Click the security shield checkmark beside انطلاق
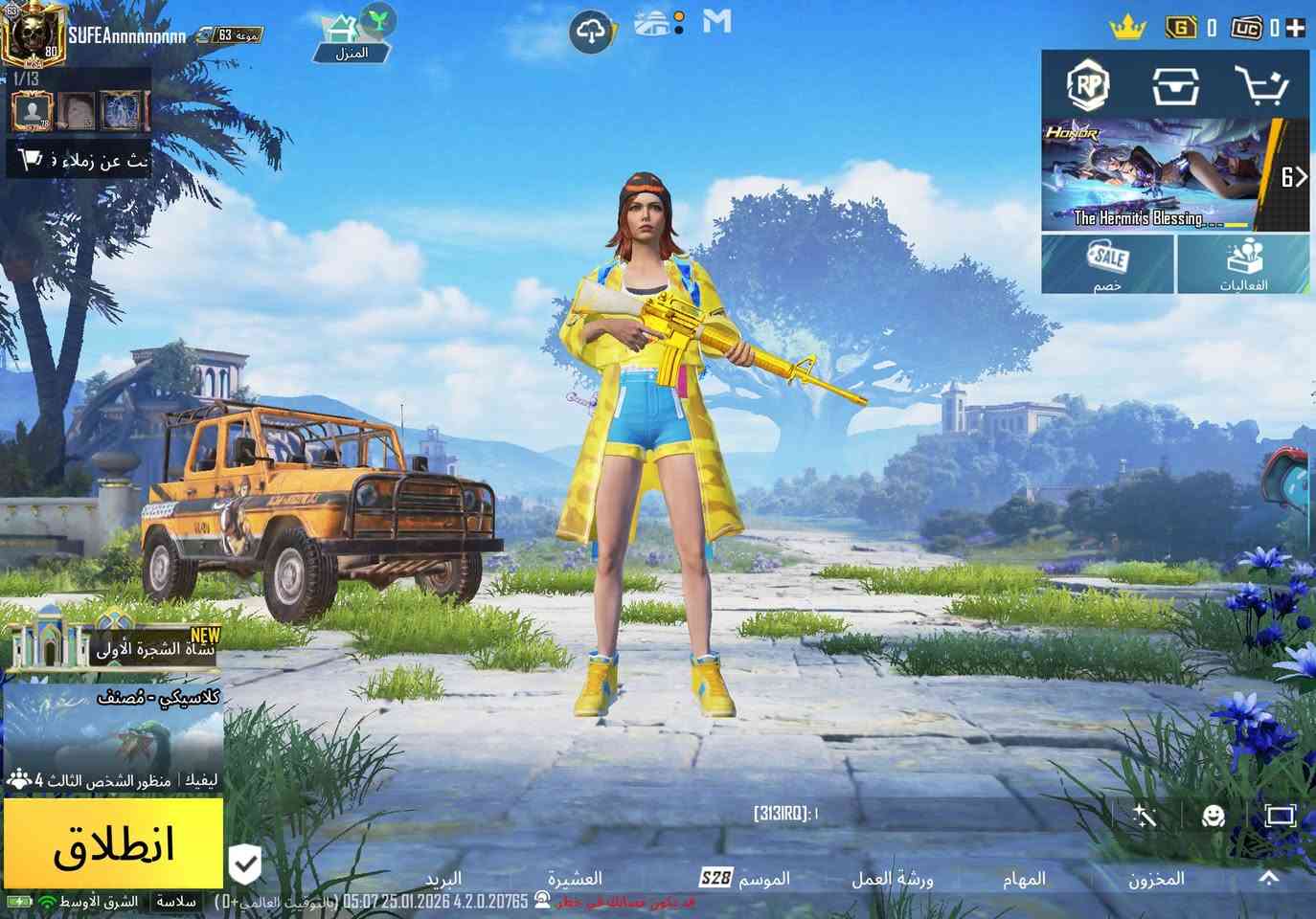1316x919 pixels. (247, 863)
